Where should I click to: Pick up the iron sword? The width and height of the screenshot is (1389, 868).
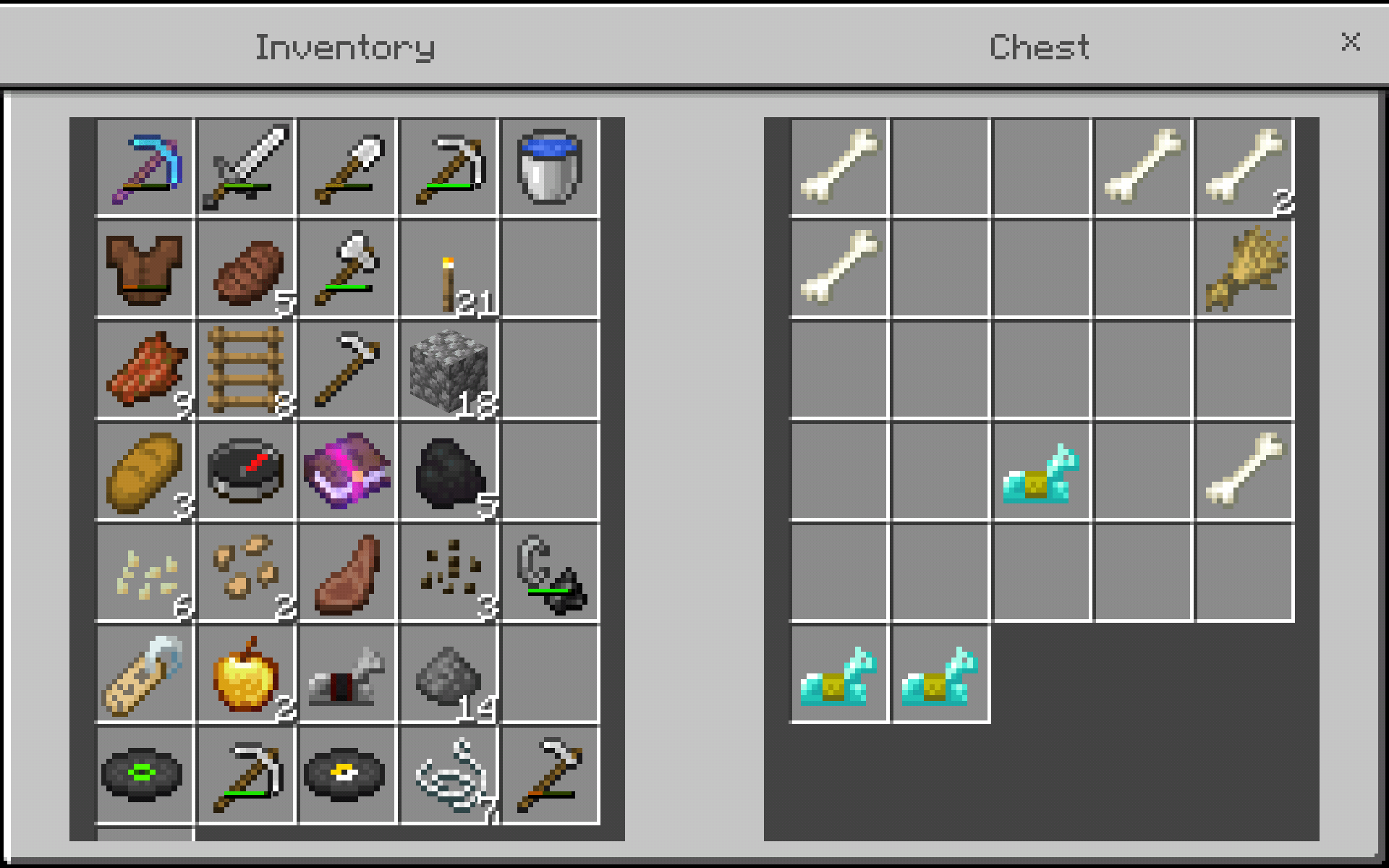(246, 168)
